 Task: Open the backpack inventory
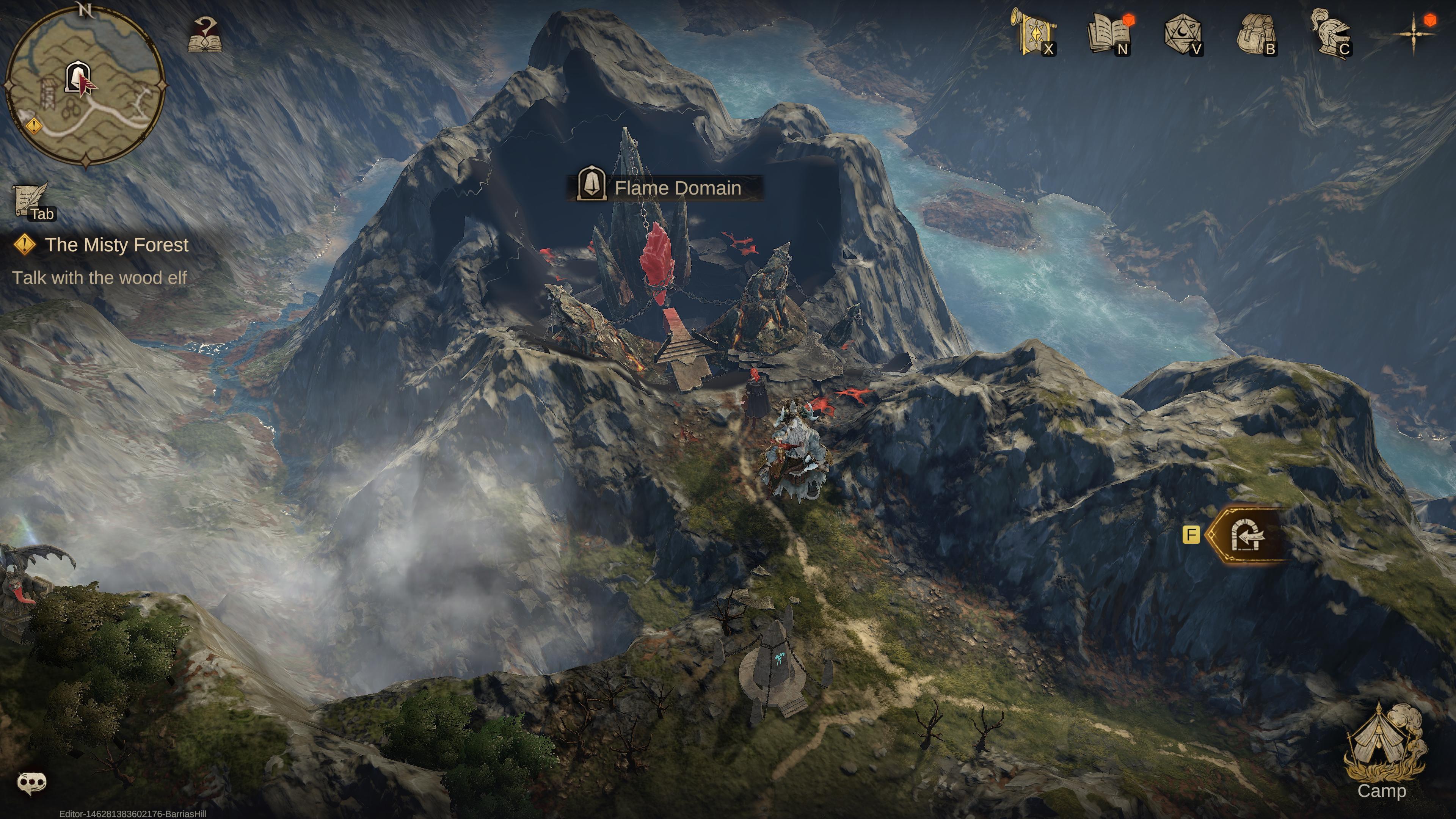(x=1256, y=34)
